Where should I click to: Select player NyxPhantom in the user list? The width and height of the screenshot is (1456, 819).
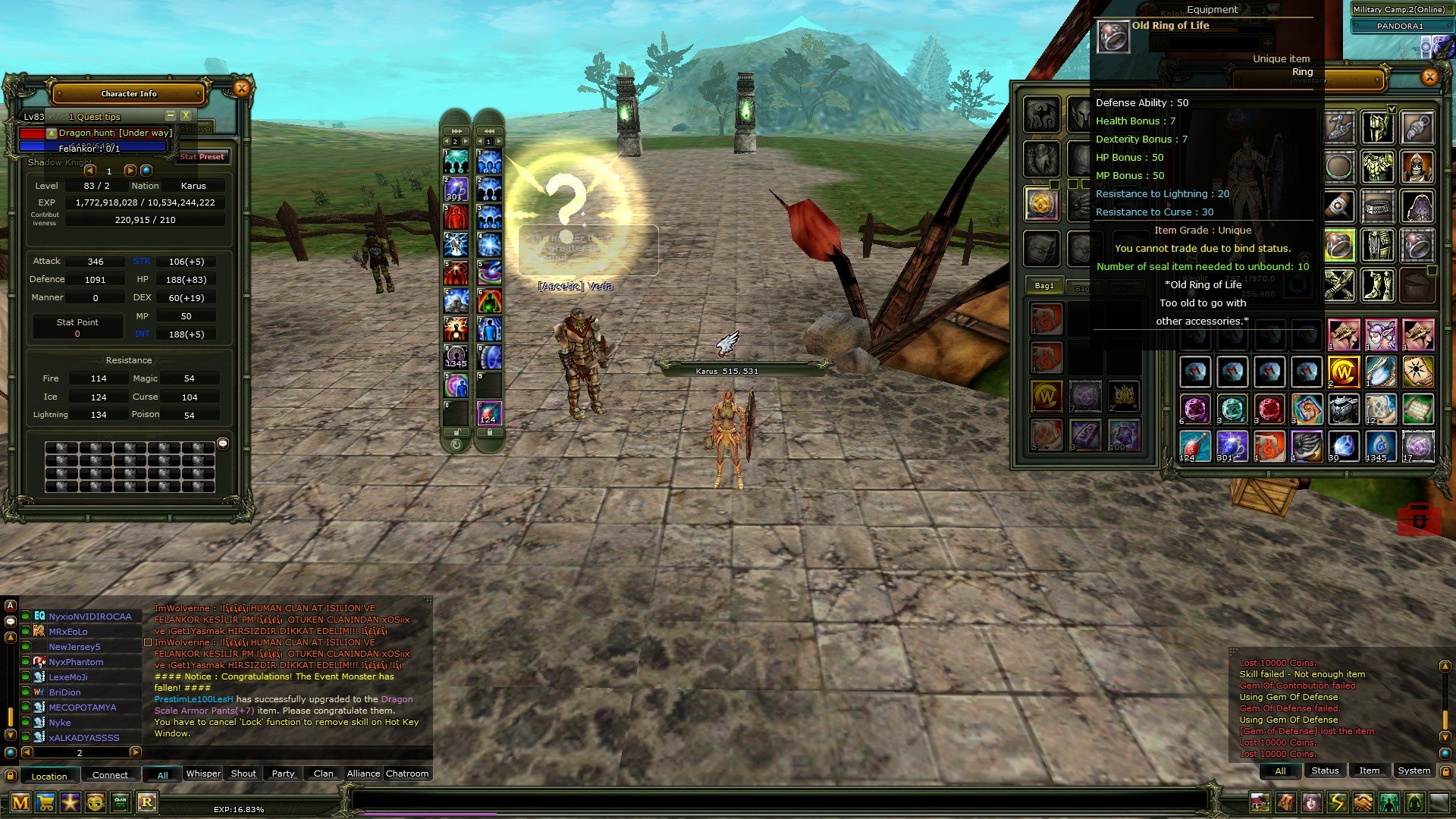(x=76, y=662)
